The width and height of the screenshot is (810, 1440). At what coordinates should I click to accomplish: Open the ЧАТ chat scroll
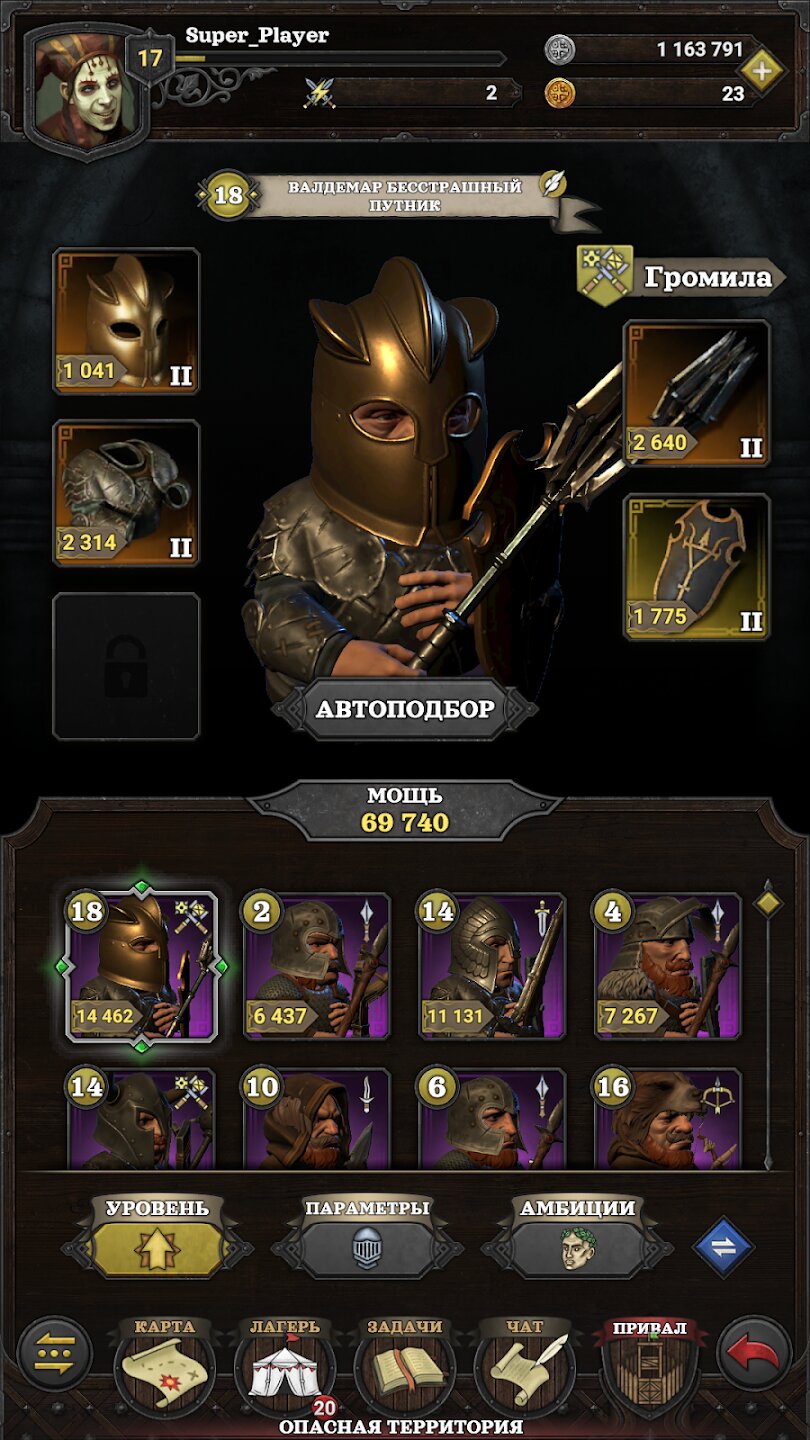tap(524, 1367)
